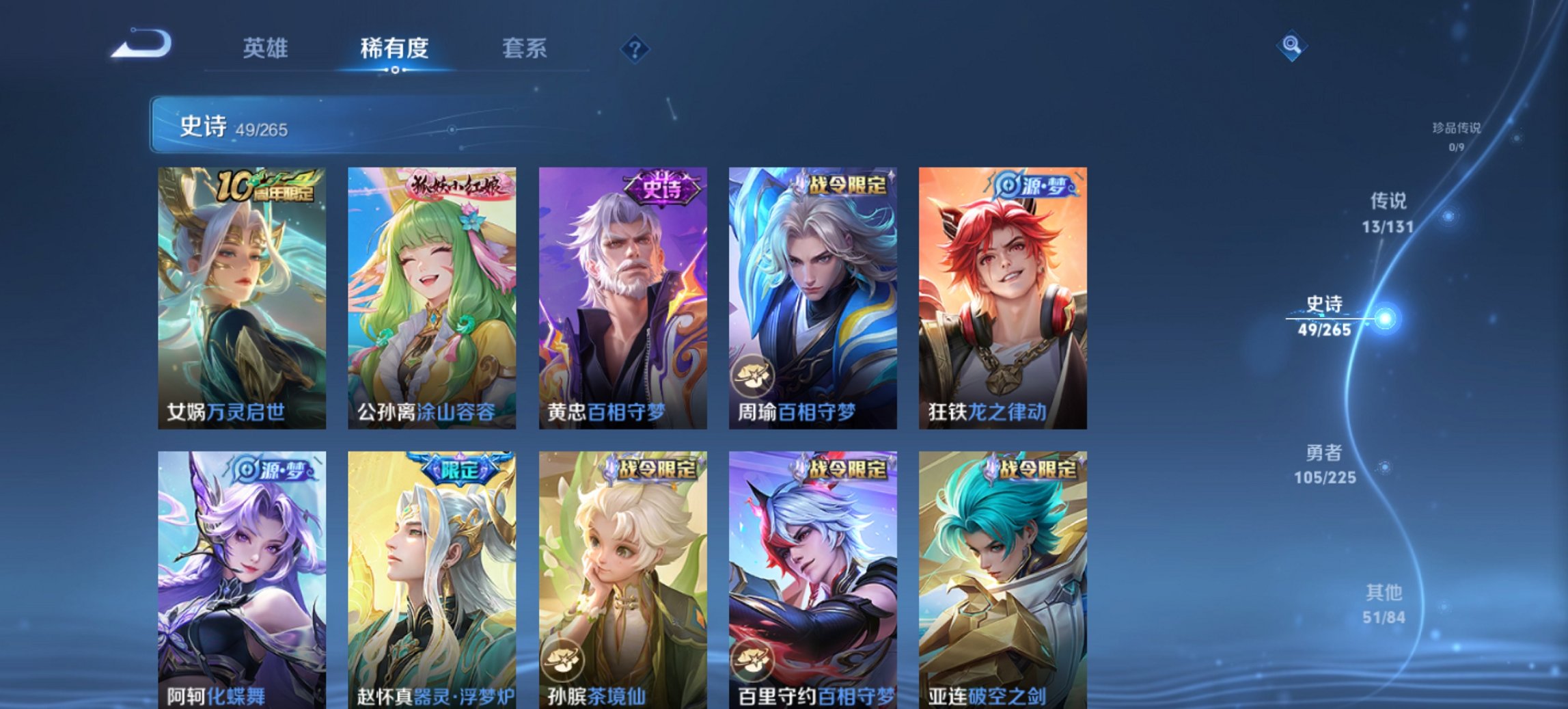The image size is (1568, 709).
Task: Switch to the 套系 tab
Action: pyautogui.click(x=525, y=48)
